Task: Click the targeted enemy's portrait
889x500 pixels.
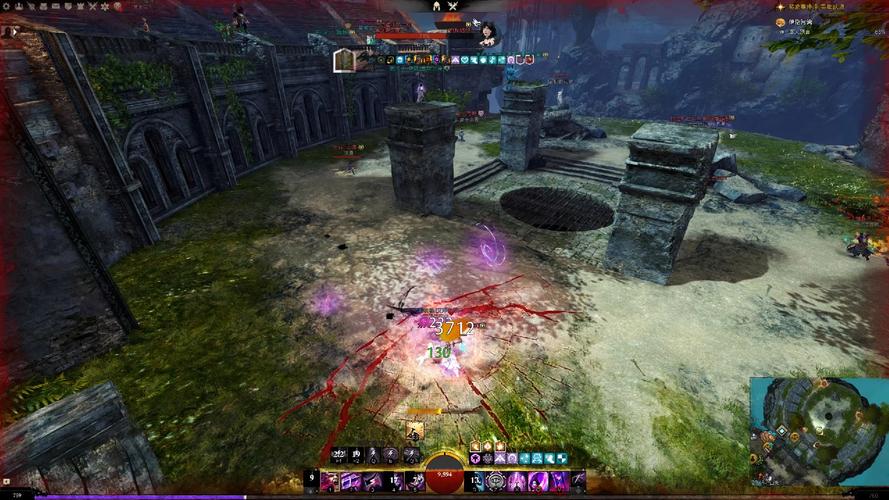Action: point(488,32)
